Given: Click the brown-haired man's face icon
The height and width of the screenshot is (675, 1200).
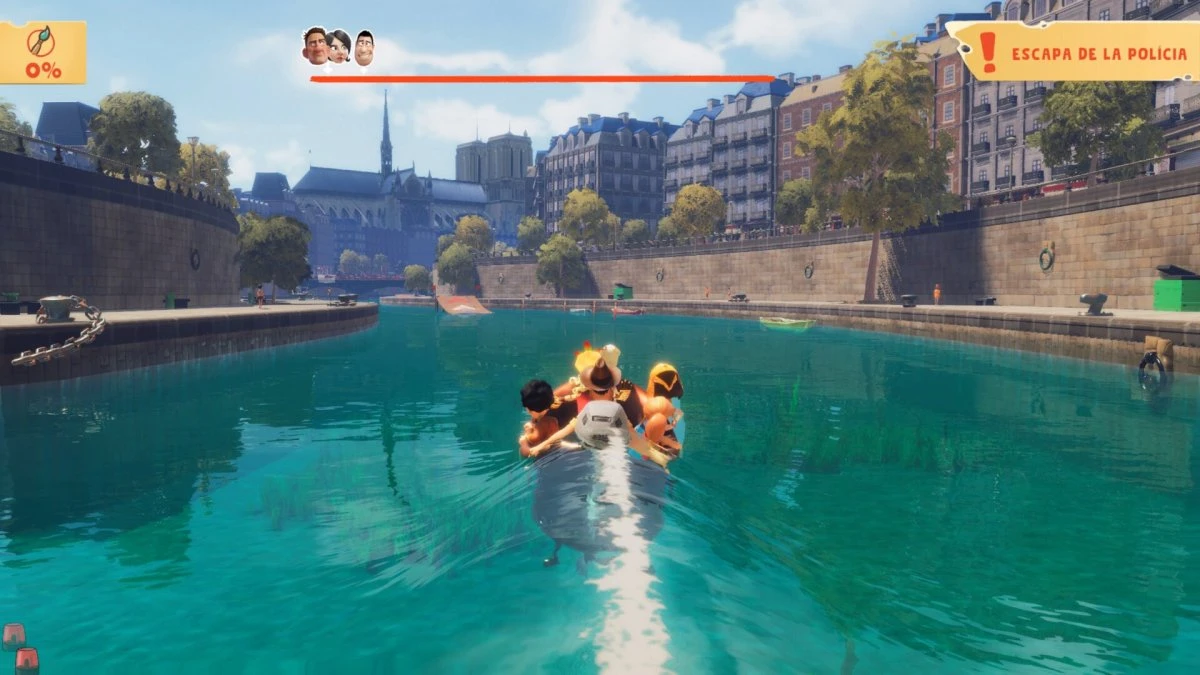Looking at the screenshot, I should pyautogui.click(x=315, y=45).
